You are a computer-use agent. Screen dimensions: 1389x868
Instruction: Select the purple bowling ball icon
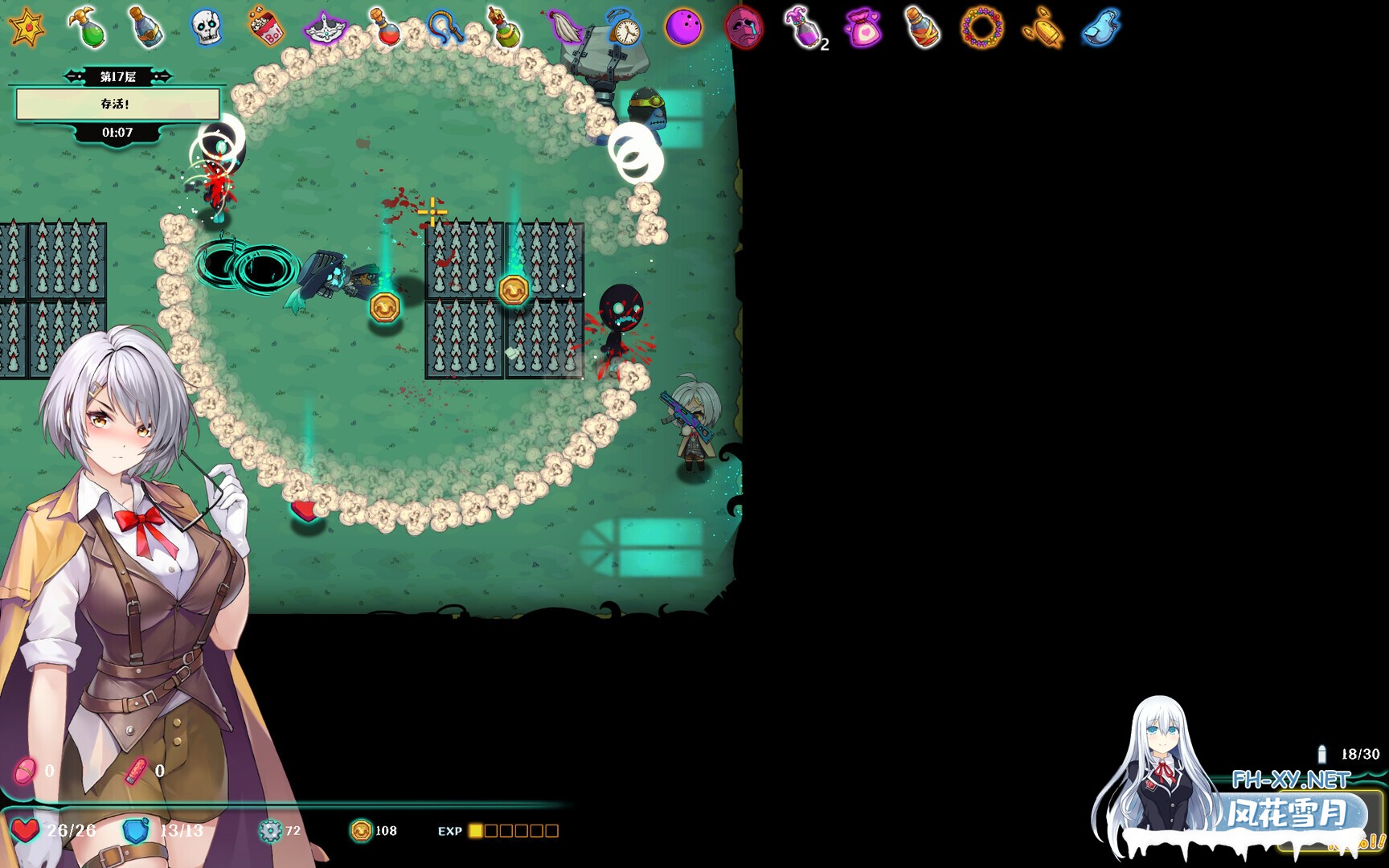pos(684,27)
